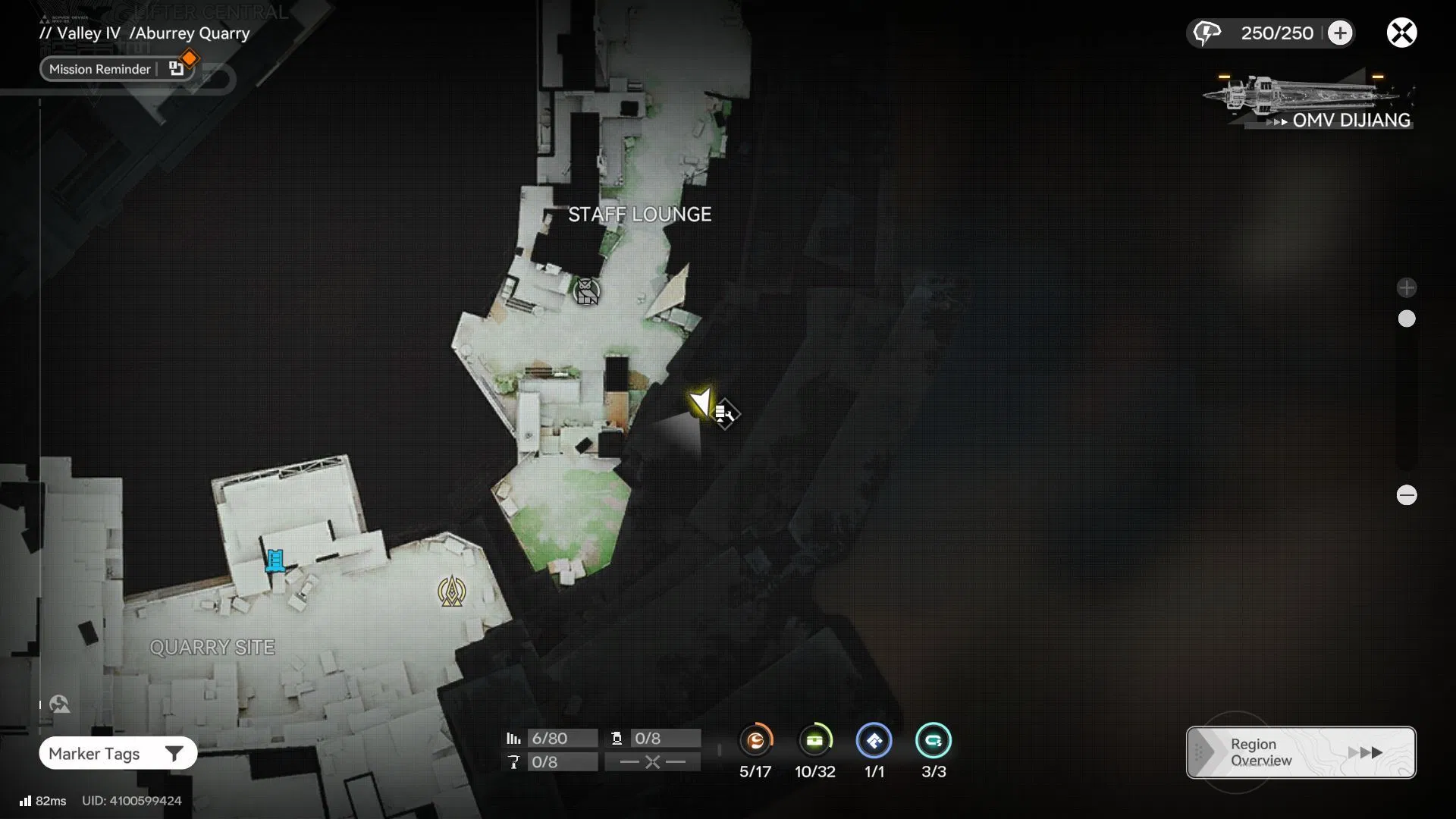Travel to OMV Dijiang ship
This screenshot has height=819, width=1456.
coord(1309,102)
